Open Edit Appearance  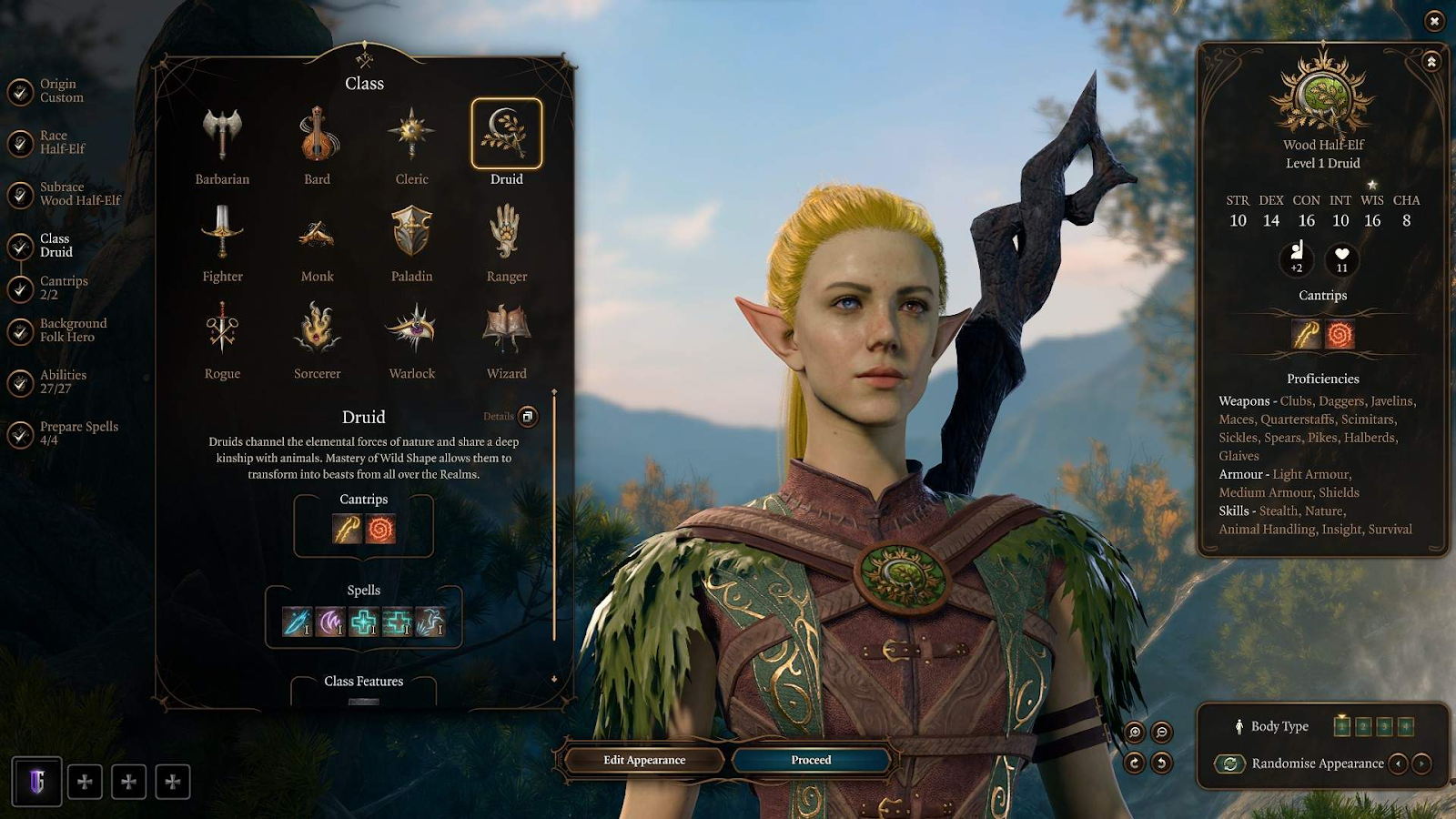pyautogui.click(x=644, y=760)
